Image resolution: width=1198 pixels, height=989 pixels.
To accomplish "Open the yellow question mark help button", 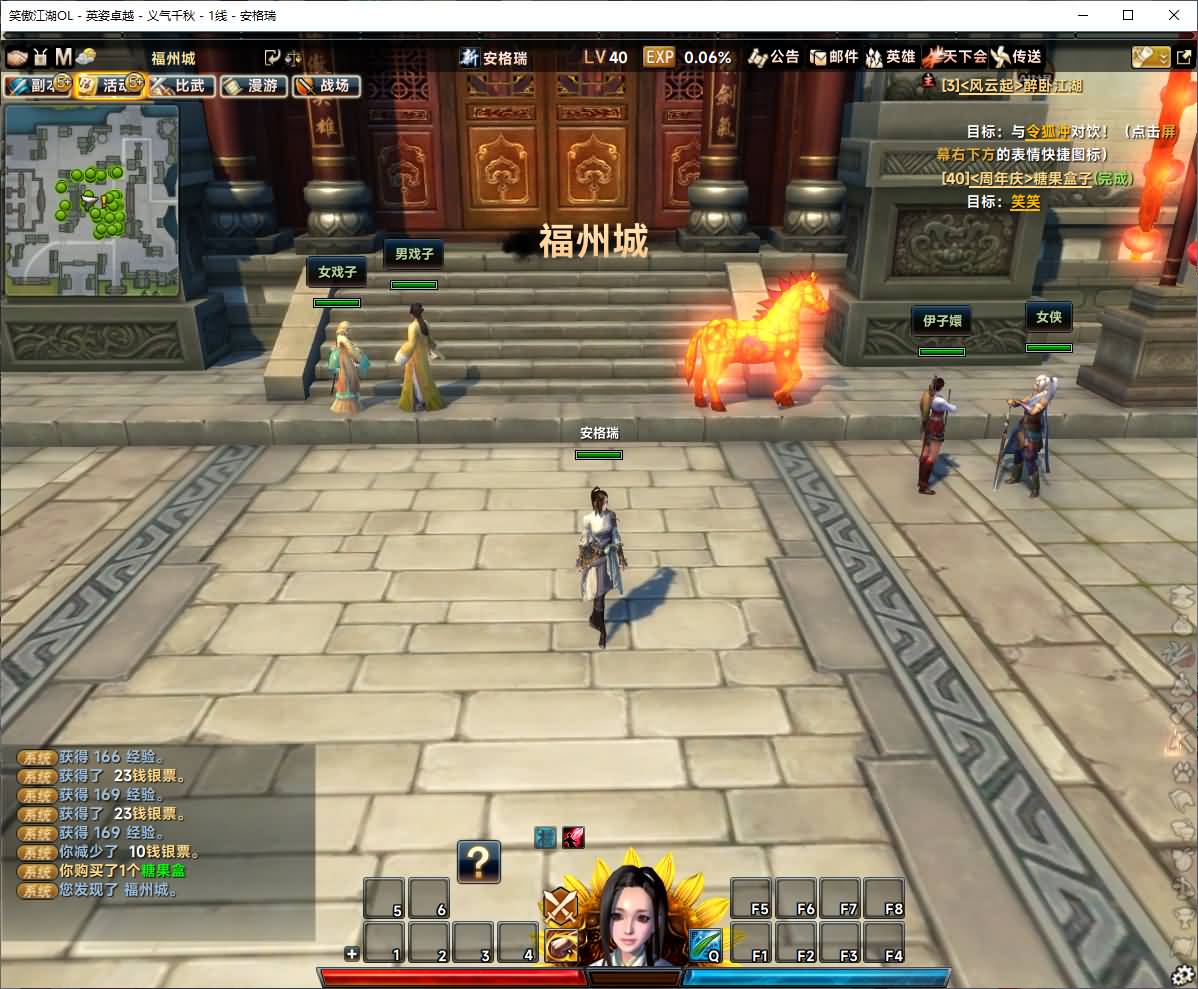I will pos(479,861).
